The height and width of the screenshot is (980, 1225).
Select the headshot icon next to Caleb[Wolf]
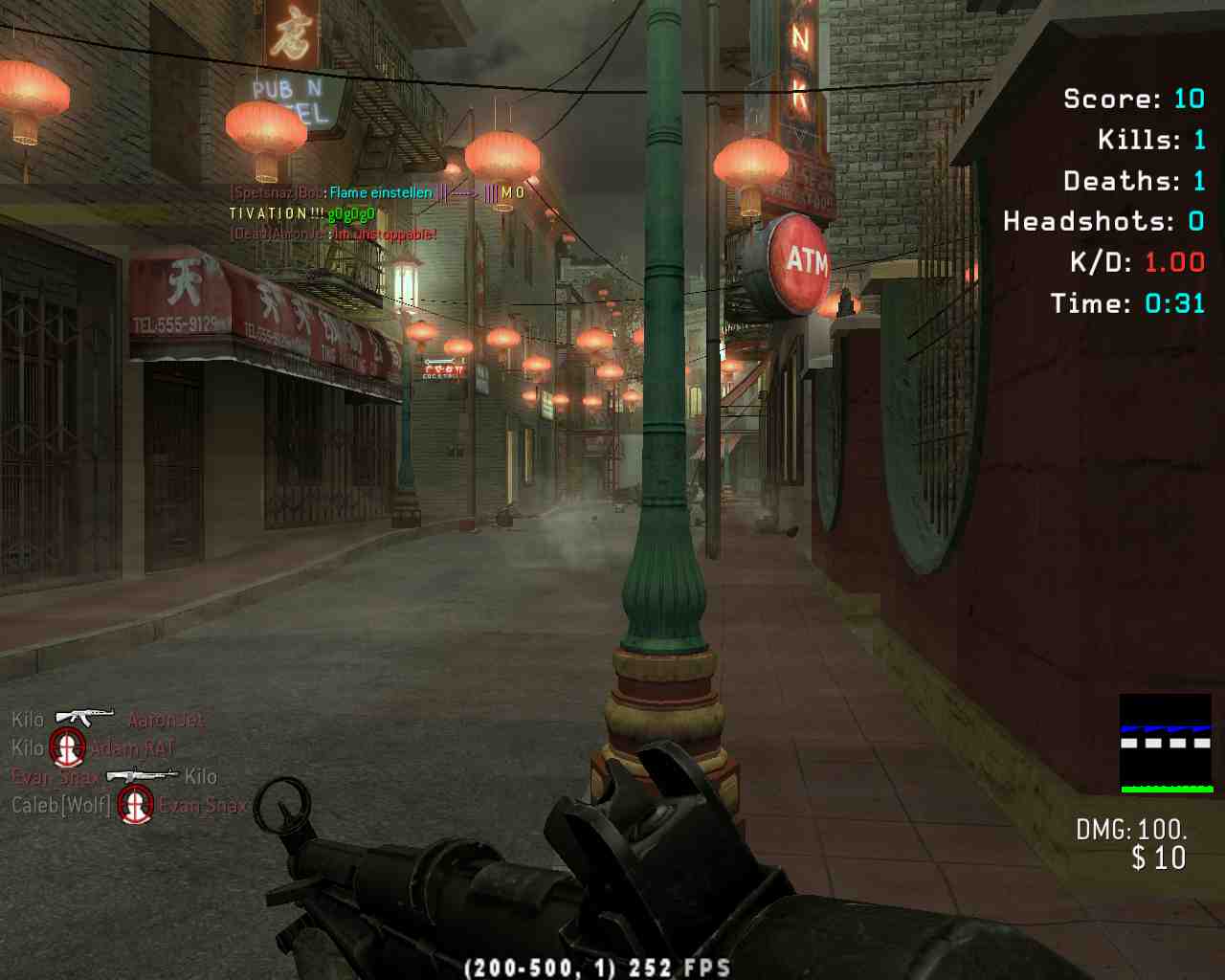pyautogui.click(x=135, y=804)
